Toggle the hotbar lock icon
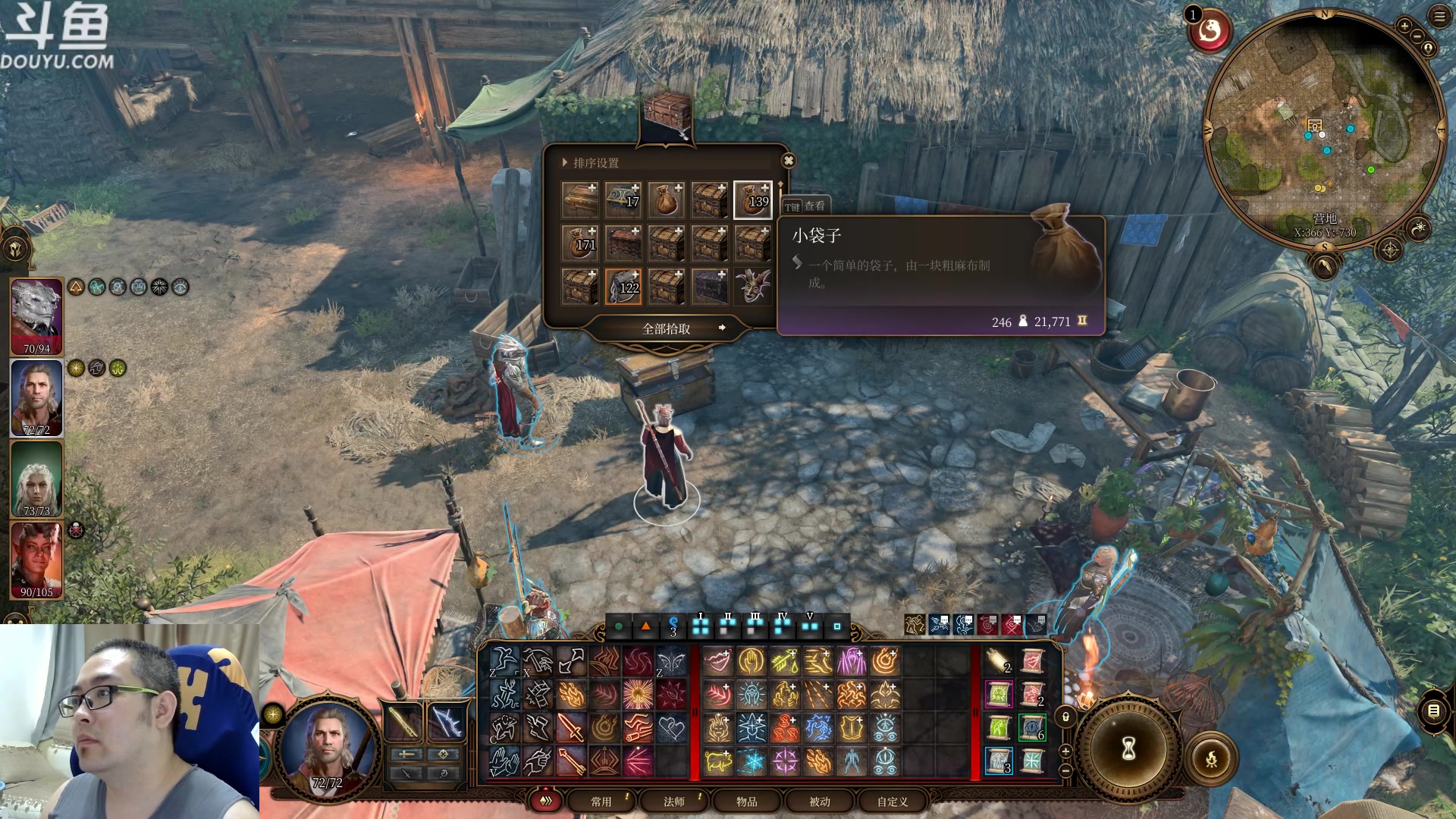The width and height of the screenshot is (1456, 819). (1065, 717)
